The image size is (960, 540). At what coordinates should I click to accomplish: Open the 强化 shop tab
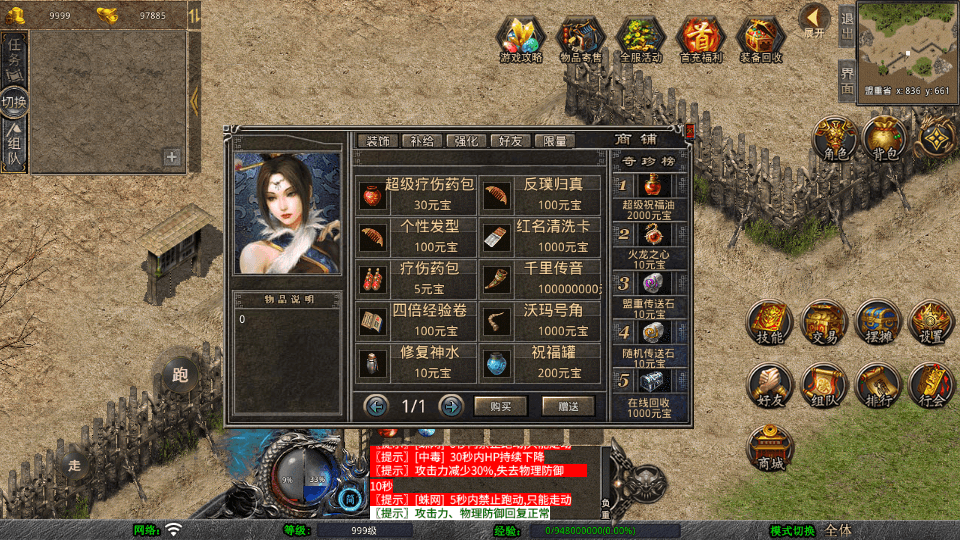tap(465, 141)
